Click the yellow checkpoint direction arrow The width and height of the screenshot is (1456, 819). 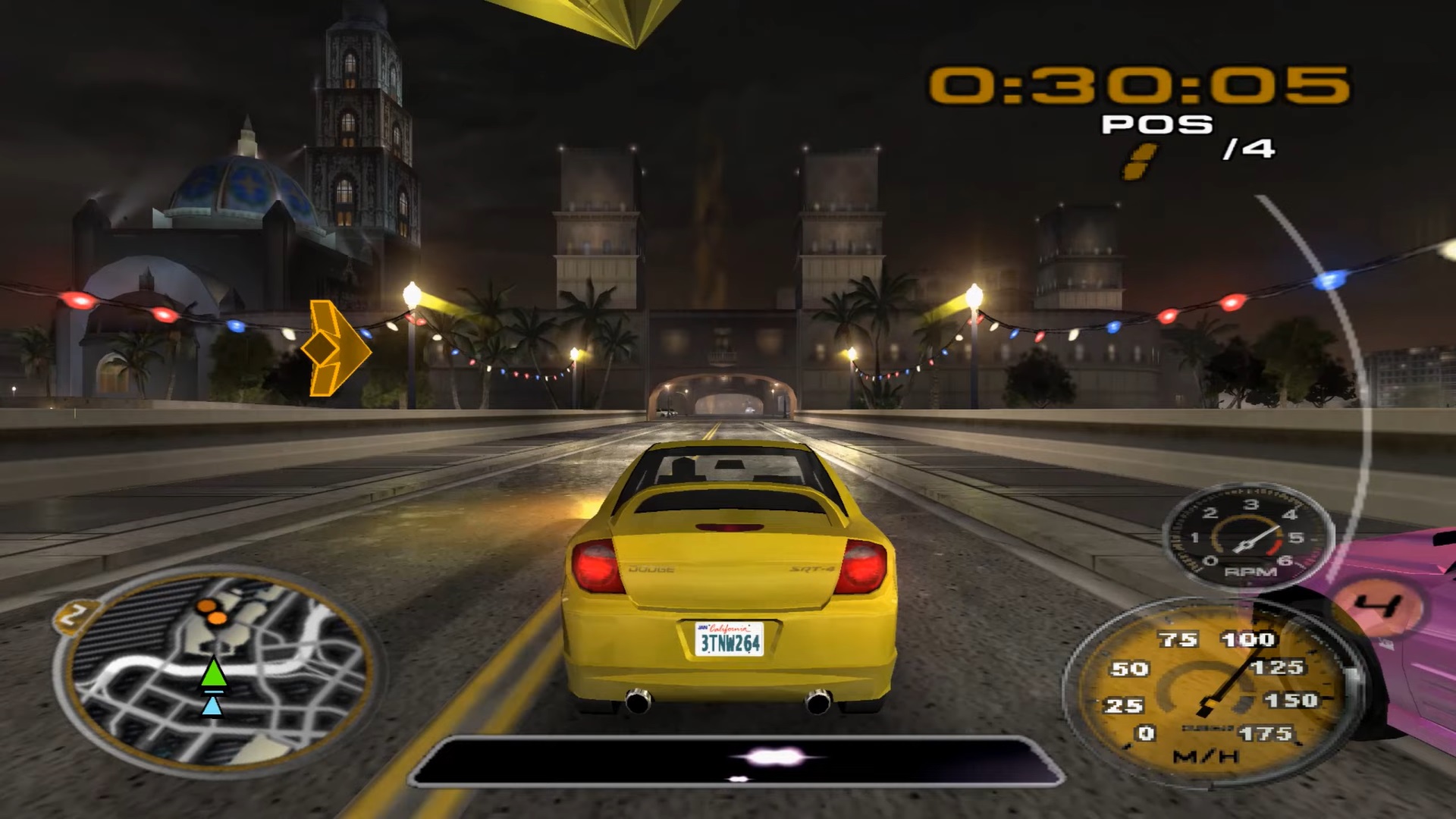(x=335, y=348)
